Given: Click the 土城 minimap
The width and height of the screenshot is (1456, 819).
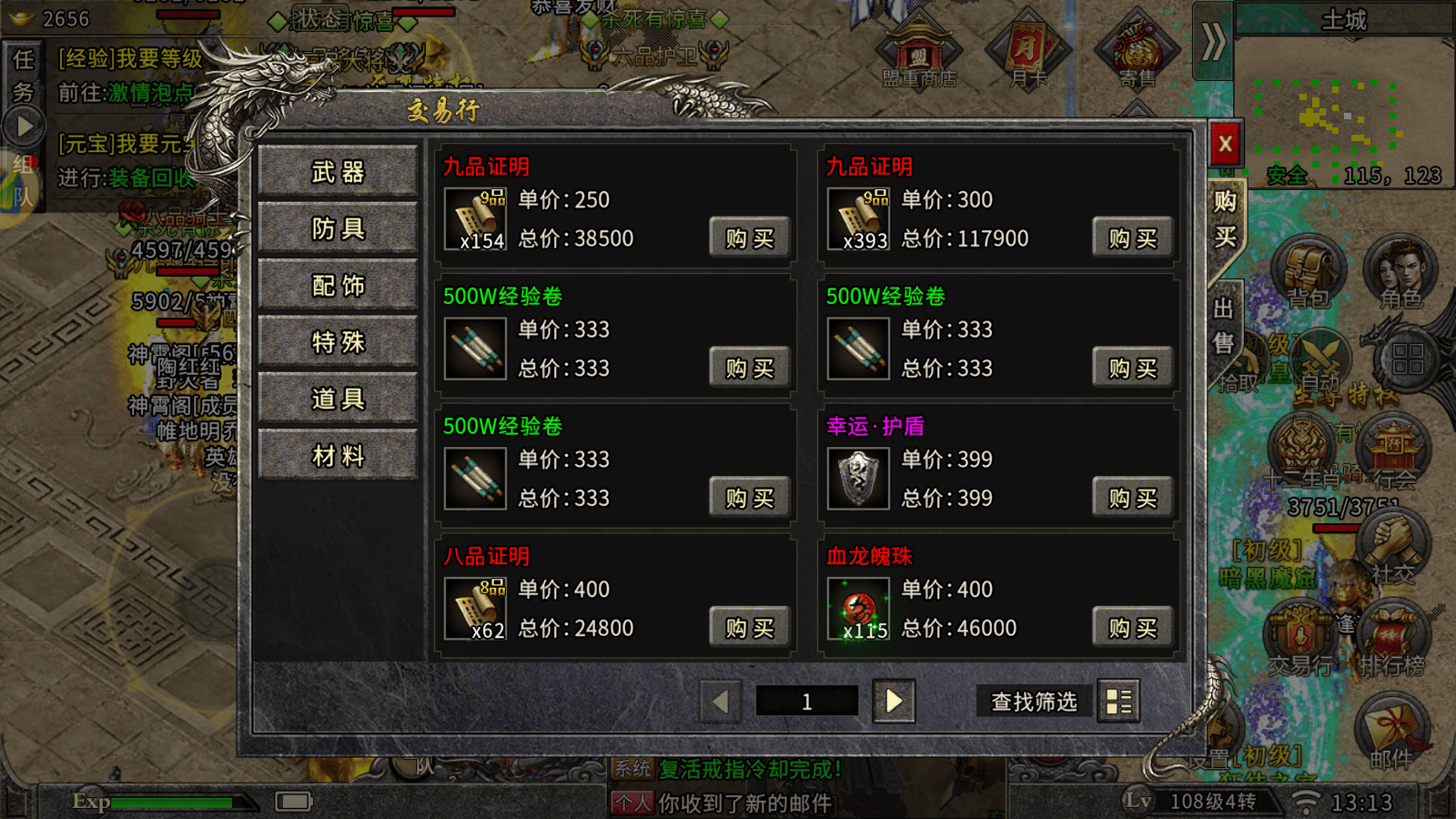Looking at the screenshot, I should pos(1343,109).
